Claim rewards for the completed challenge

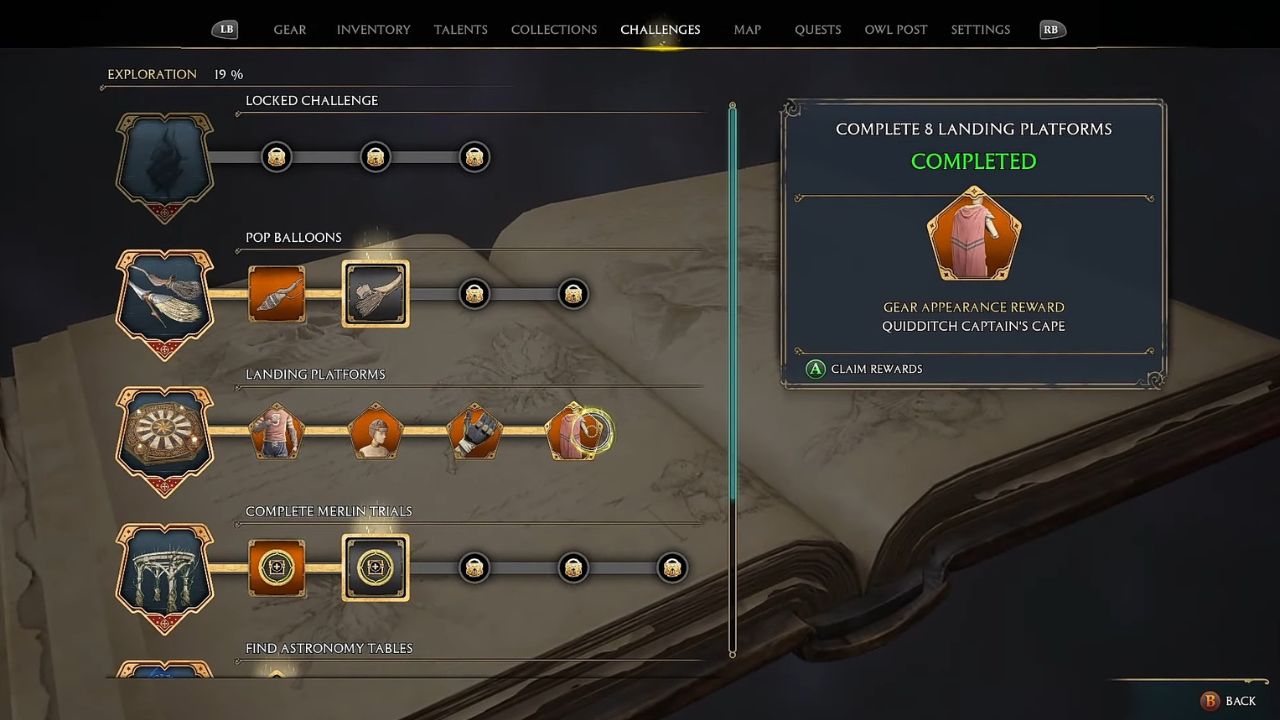coord(865,369)
